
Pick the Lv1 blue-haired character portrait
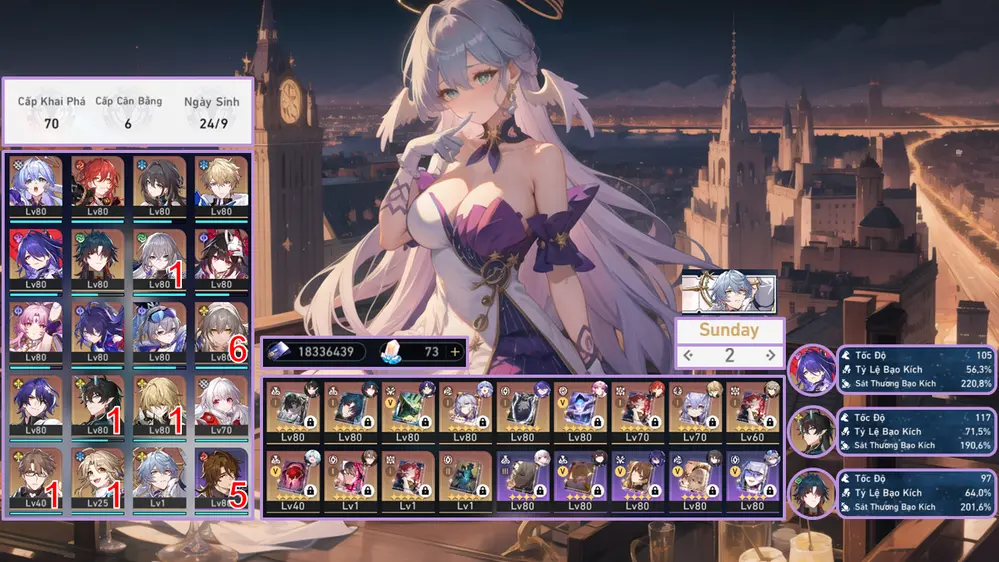pyautogui.click(x=159, y=477)
